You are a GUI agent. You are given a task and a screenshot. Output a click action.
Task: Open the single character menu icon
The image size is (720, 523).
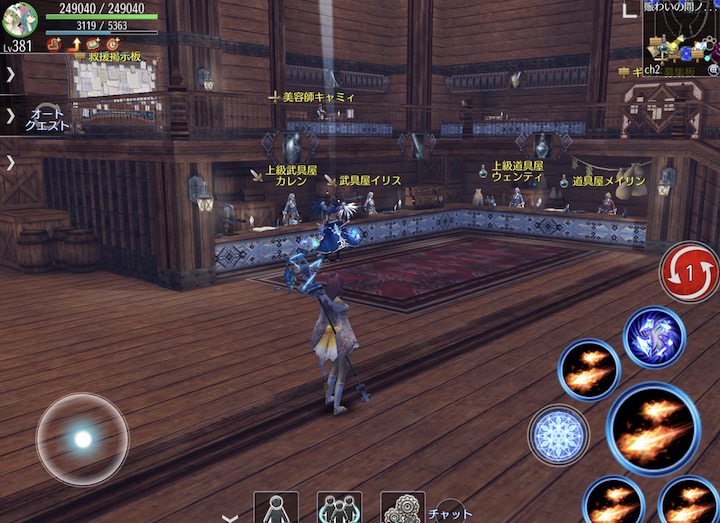(275, 508)
